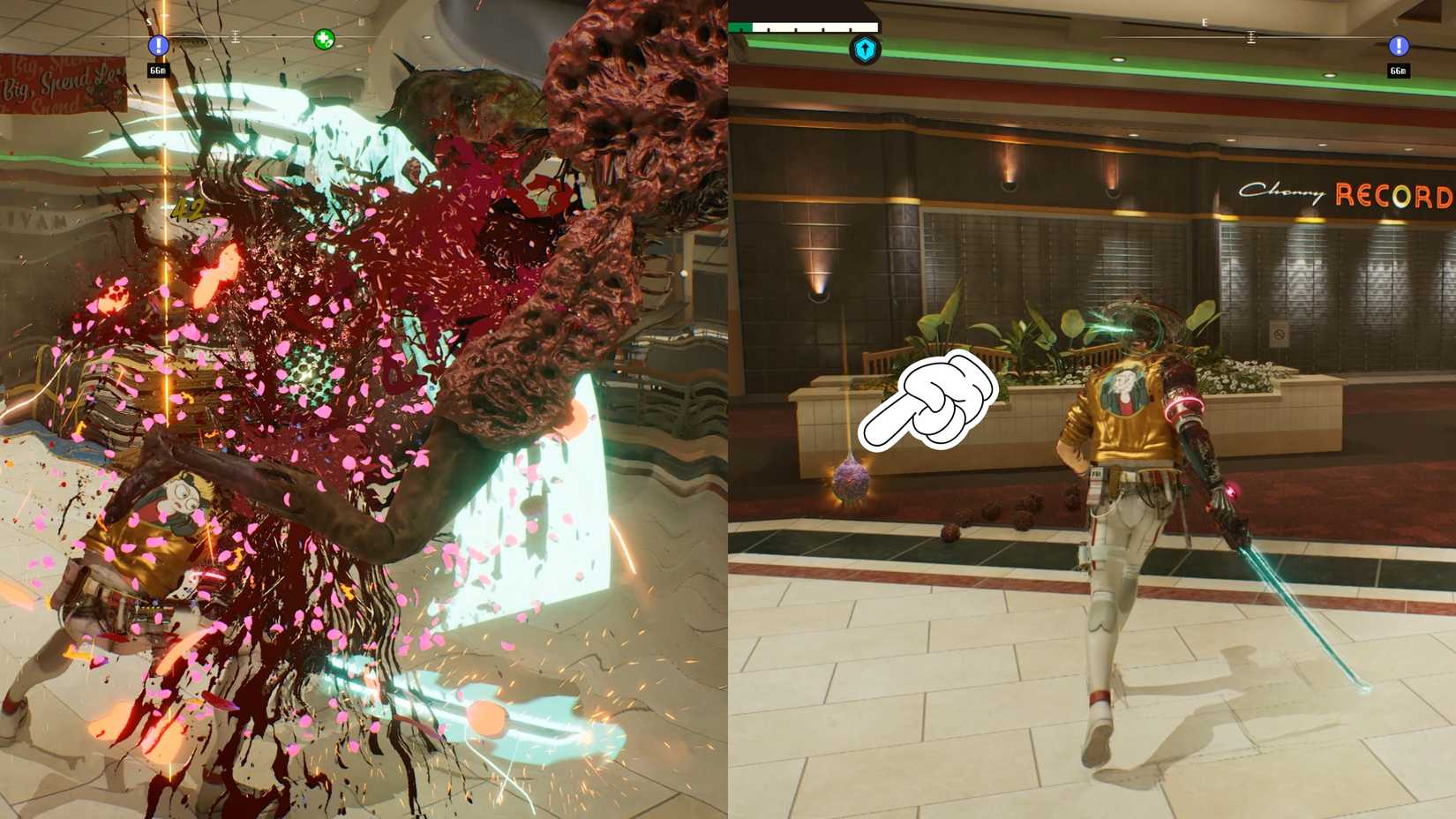Click the S direction letter on the compass
The image size is (1456, 819).
pos(149,21)
